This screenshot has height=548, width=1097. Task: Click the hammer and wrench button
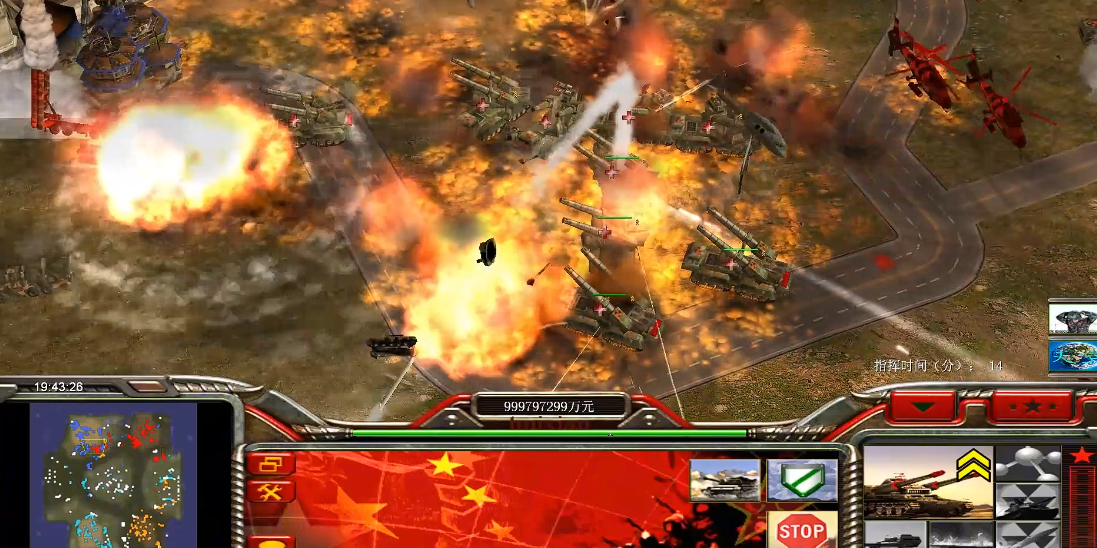coord(271,491)
